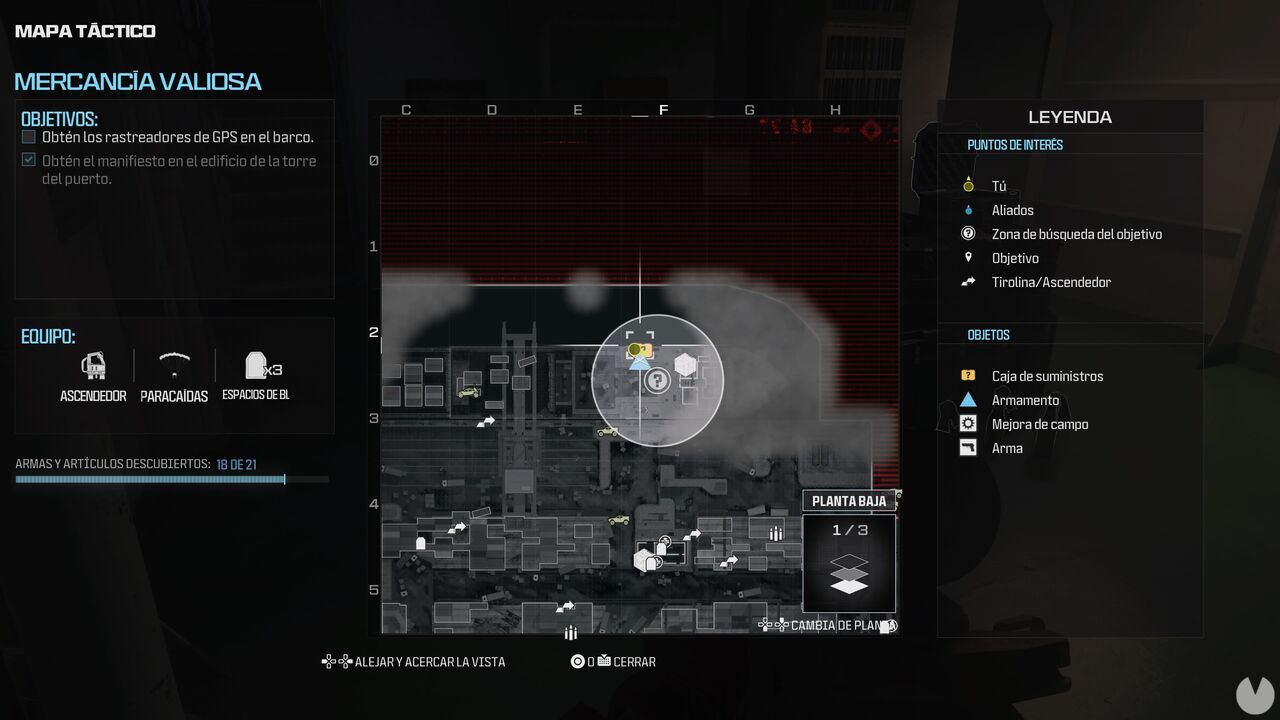Screen dimensions: 1280x720
Task: Select the Zona de búsqueda del objetivo icon
Action: 968,233
